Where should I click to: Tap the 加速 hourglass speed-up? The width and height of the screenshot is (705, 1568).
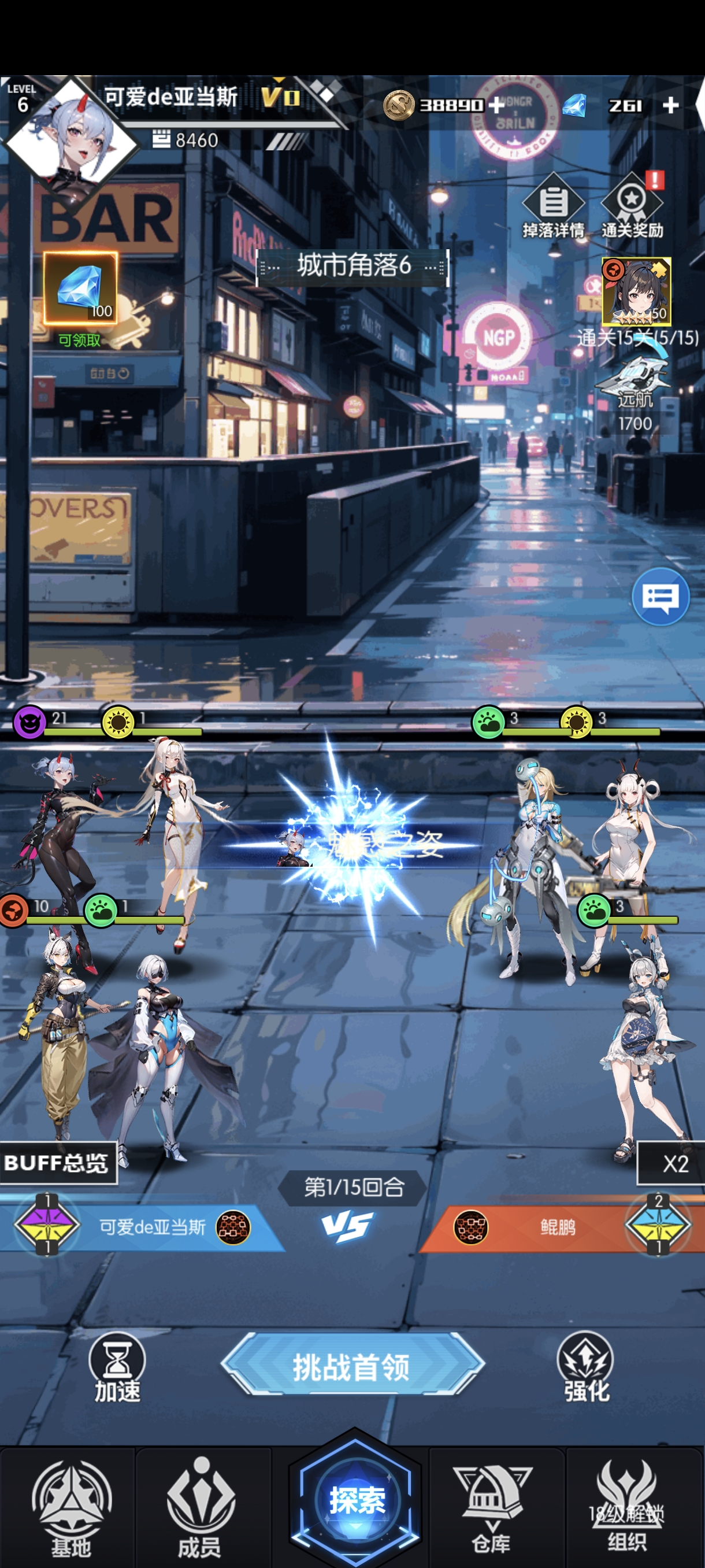117,1367
